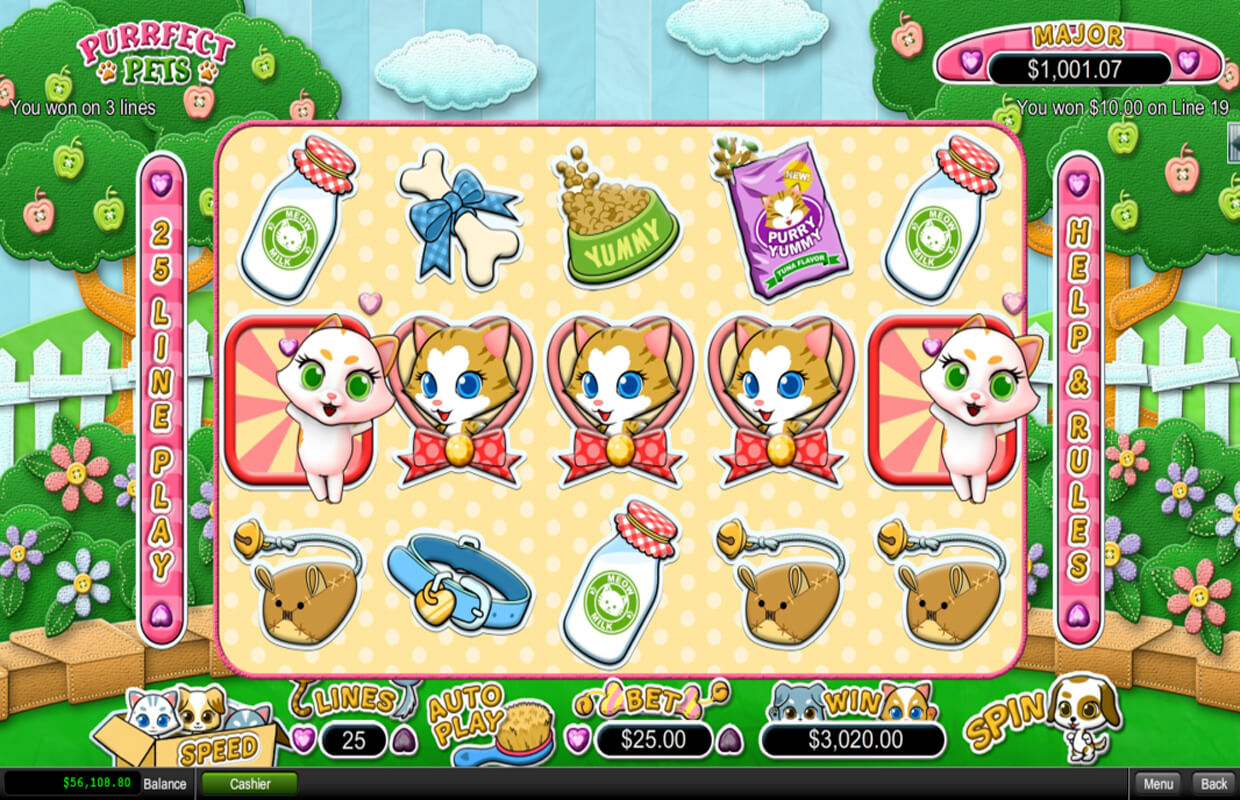
Task: Open the Menu in the bottom bar
Action: pos(1157,784)
